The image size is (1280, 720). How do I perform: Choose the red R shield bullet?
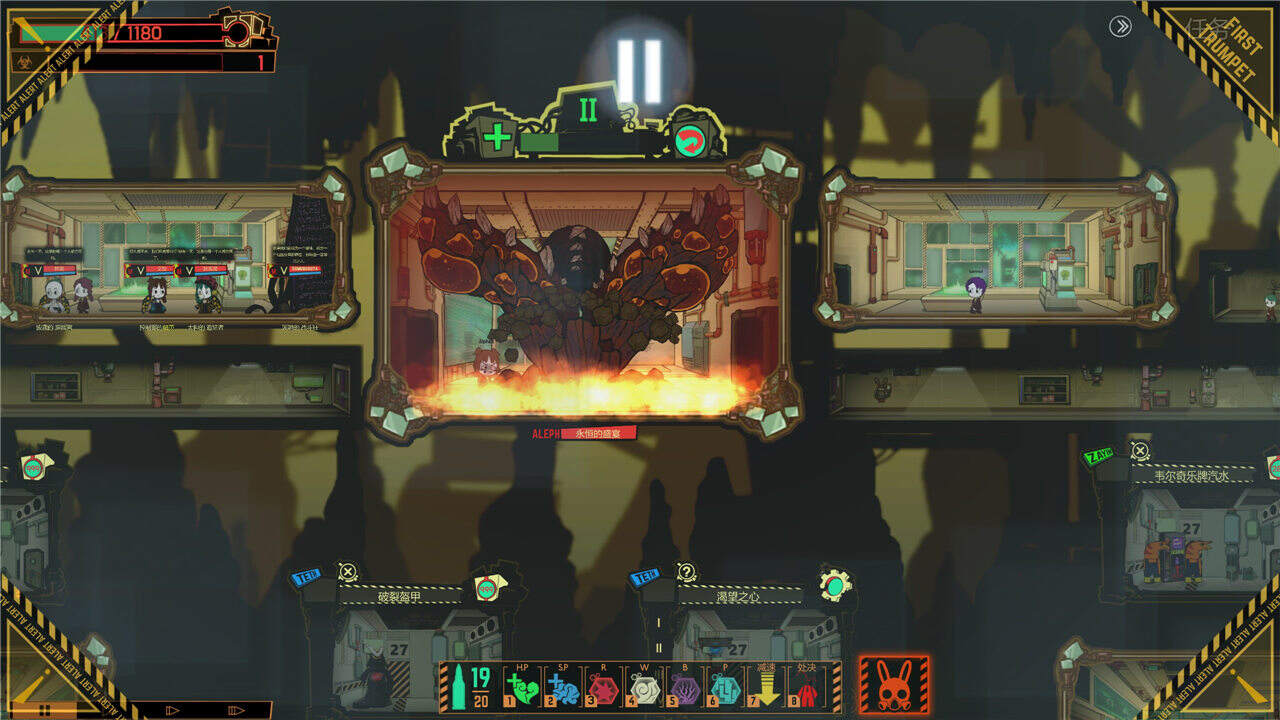coord(603,687)
